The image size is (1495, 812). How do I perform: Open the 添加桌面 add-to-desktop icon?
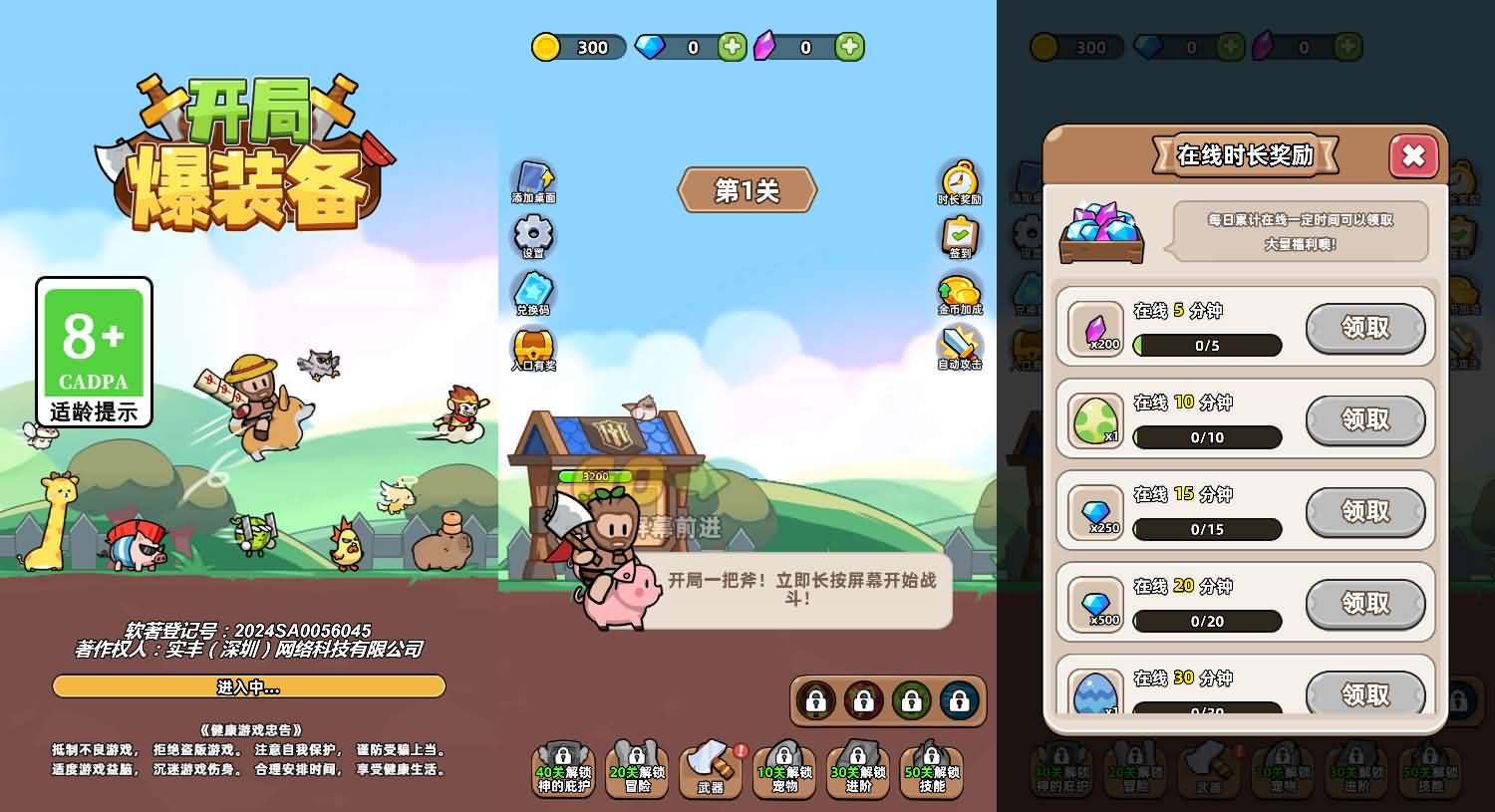pos(531,179)
